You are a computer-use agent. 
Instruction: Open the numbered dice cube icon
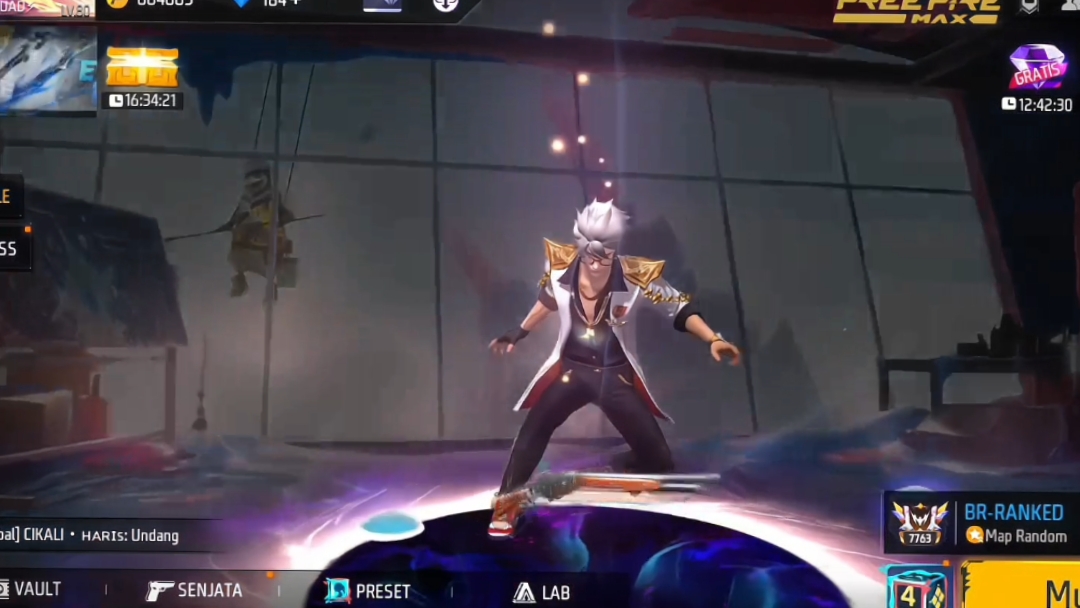(x=915, y=588)
